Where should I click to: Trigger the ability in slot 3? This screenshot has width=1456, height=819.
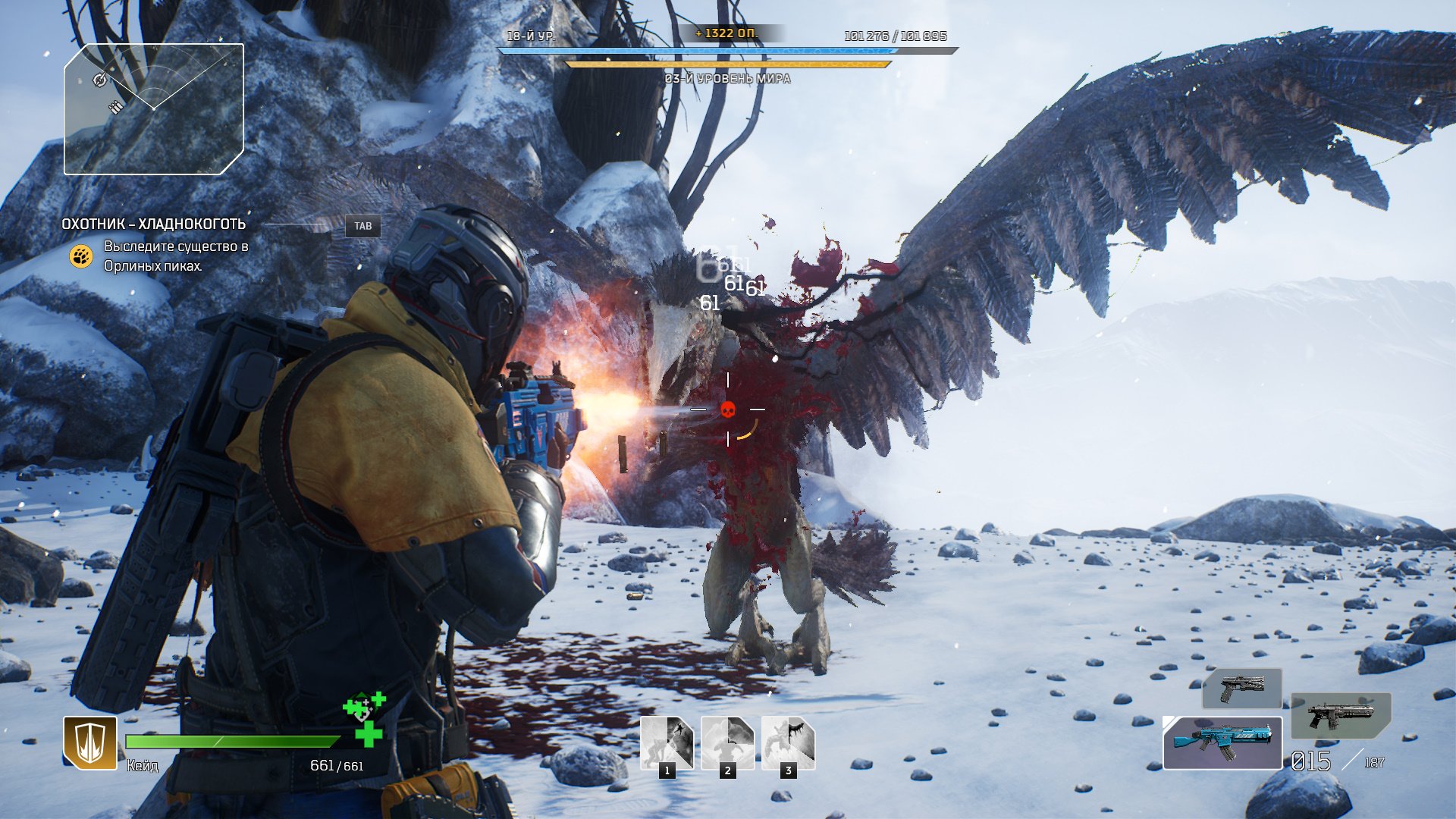[789, 743]
